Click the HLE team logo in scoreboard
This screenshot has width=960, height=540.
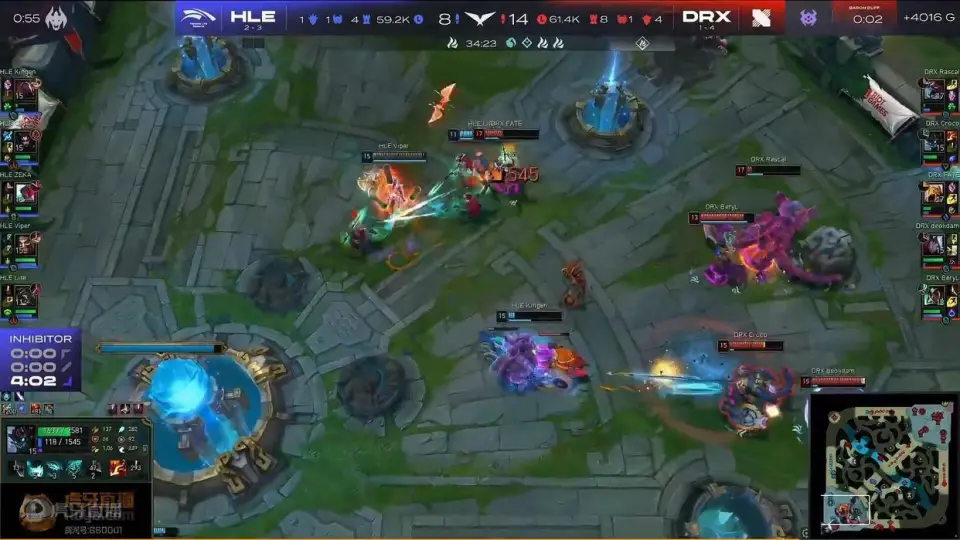200,17
